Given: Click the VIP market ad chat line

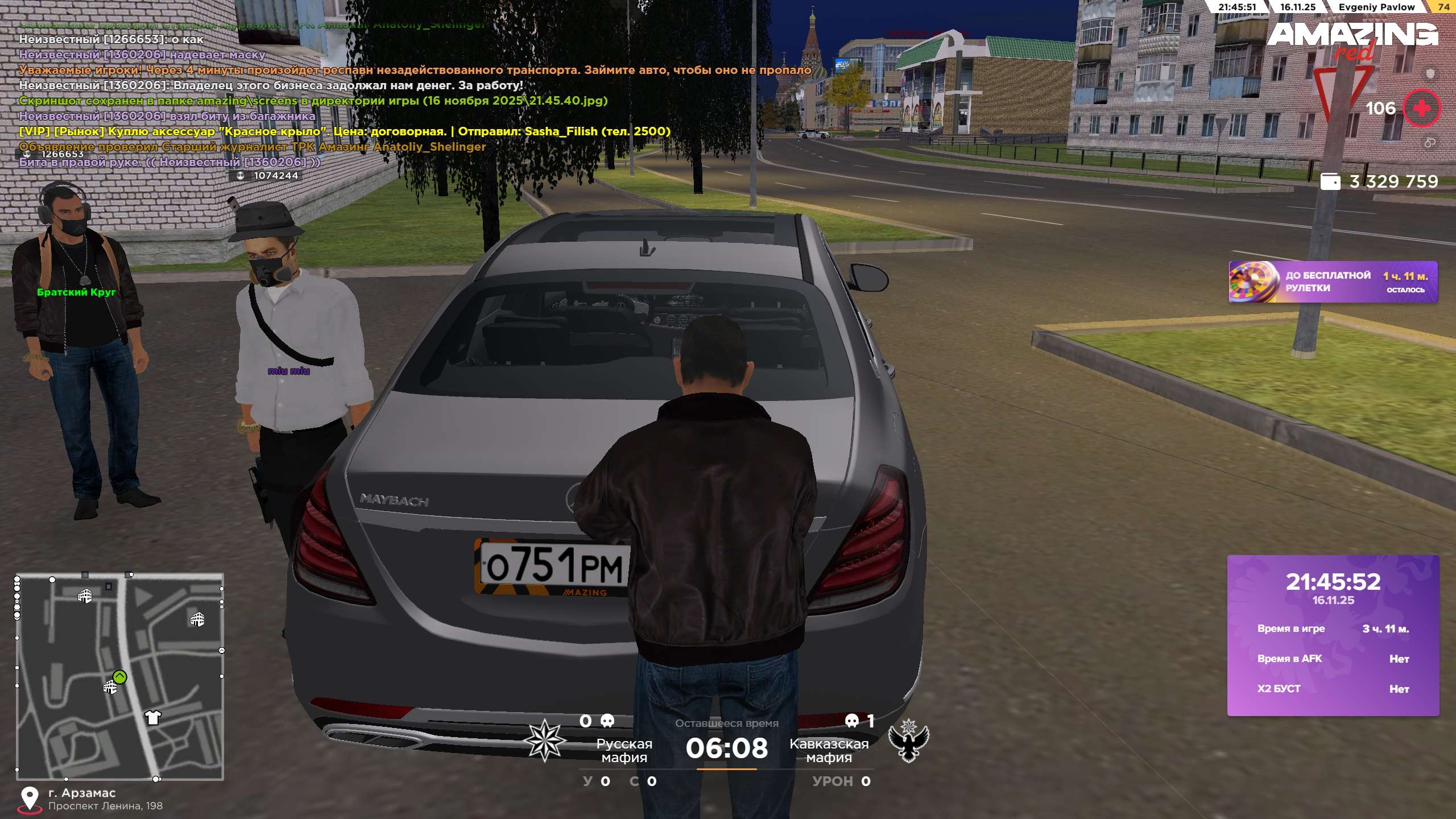Looking at the screenshot, I should coord(345,131).
